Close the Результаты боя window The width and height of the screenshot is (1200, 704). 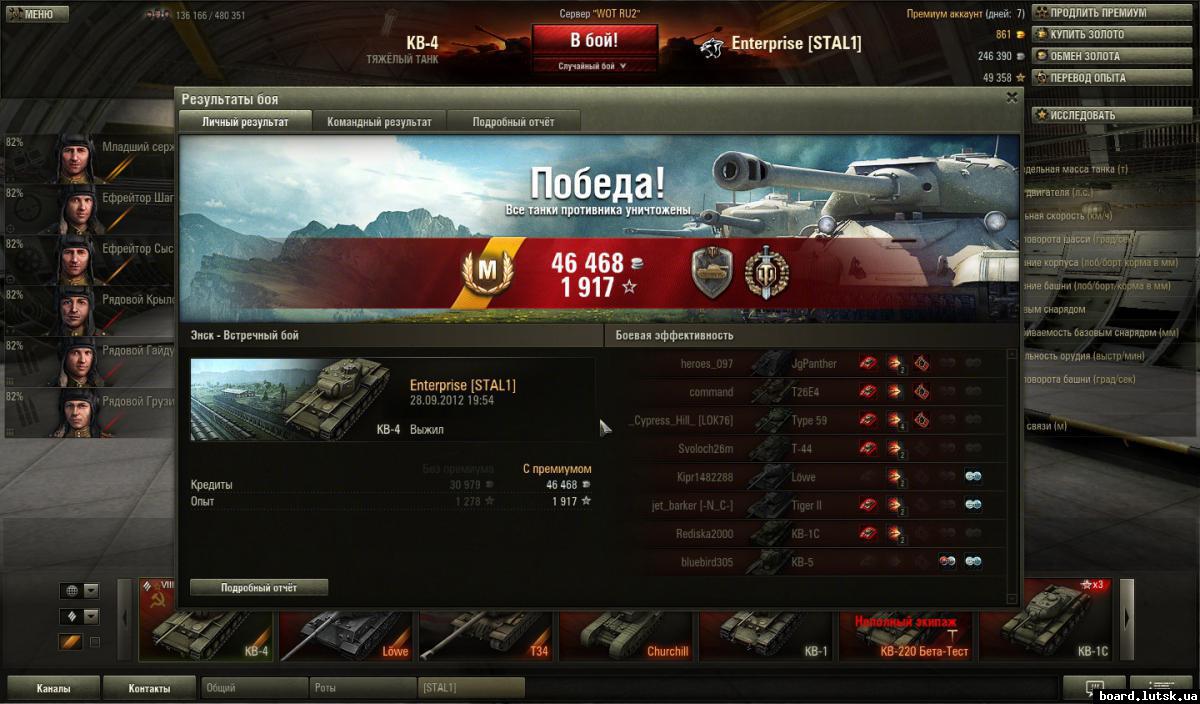click(x=1012, y=97)
